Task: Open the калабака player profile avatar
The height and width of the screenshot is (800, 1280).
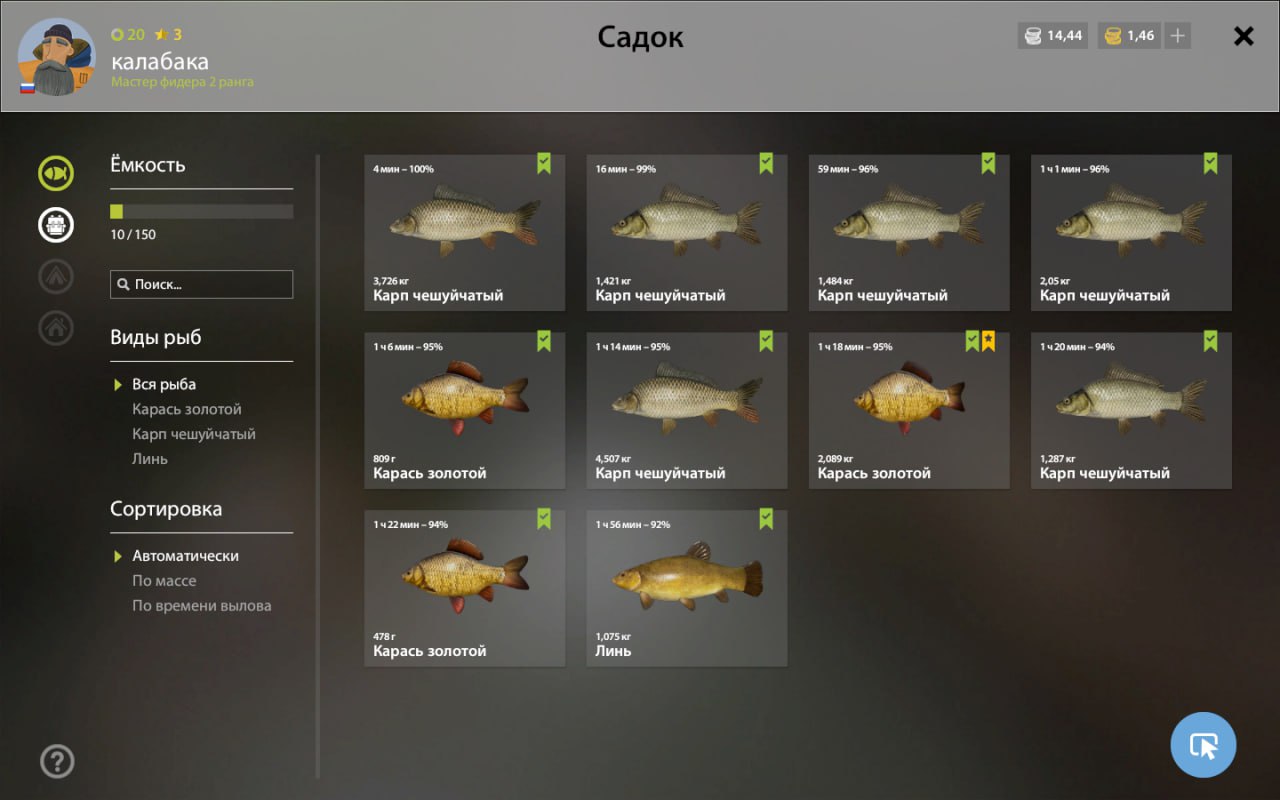Action: pos(56,57)
